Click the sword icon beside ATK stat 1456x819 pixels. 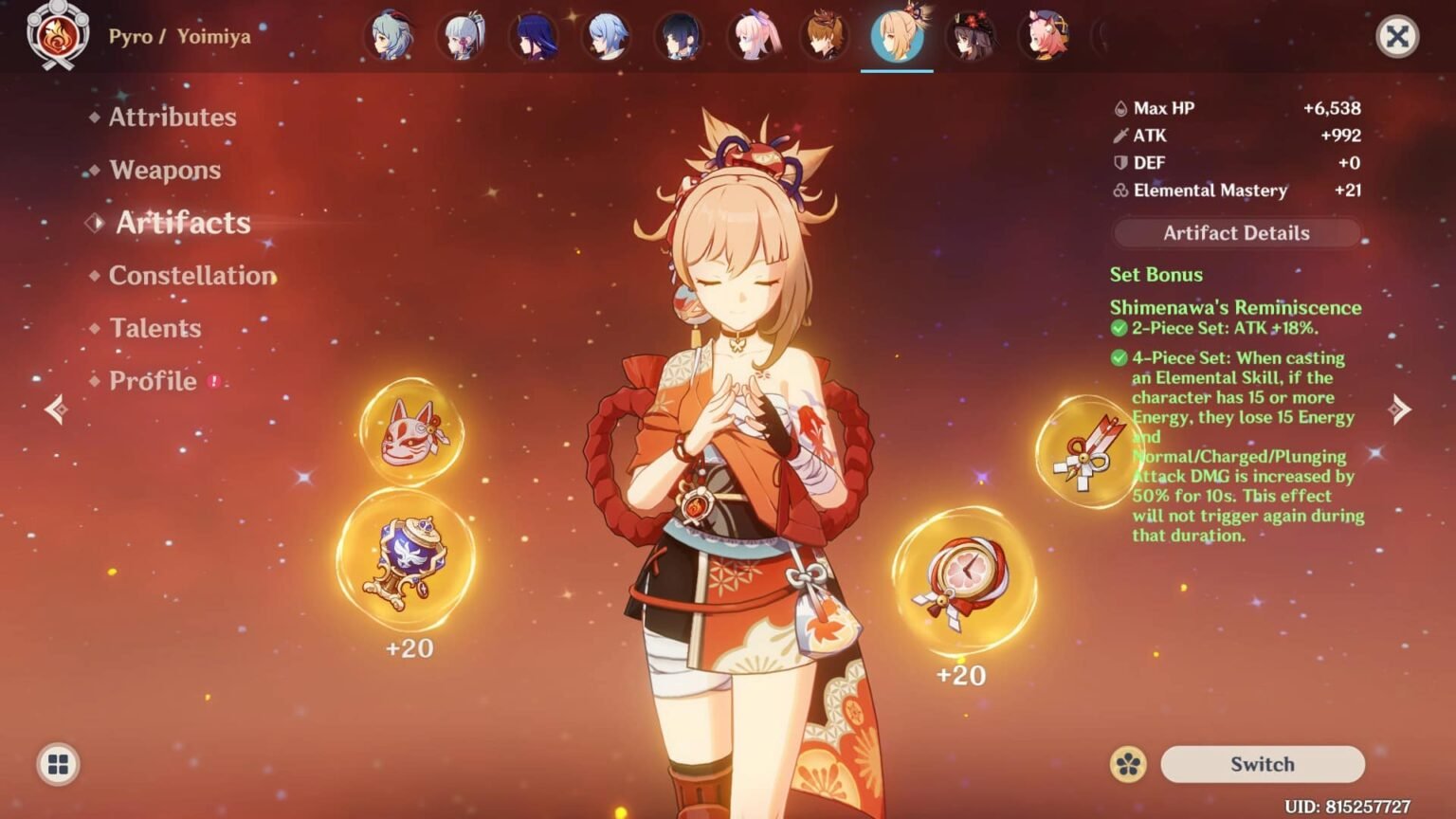click(x=1119, y=136)
